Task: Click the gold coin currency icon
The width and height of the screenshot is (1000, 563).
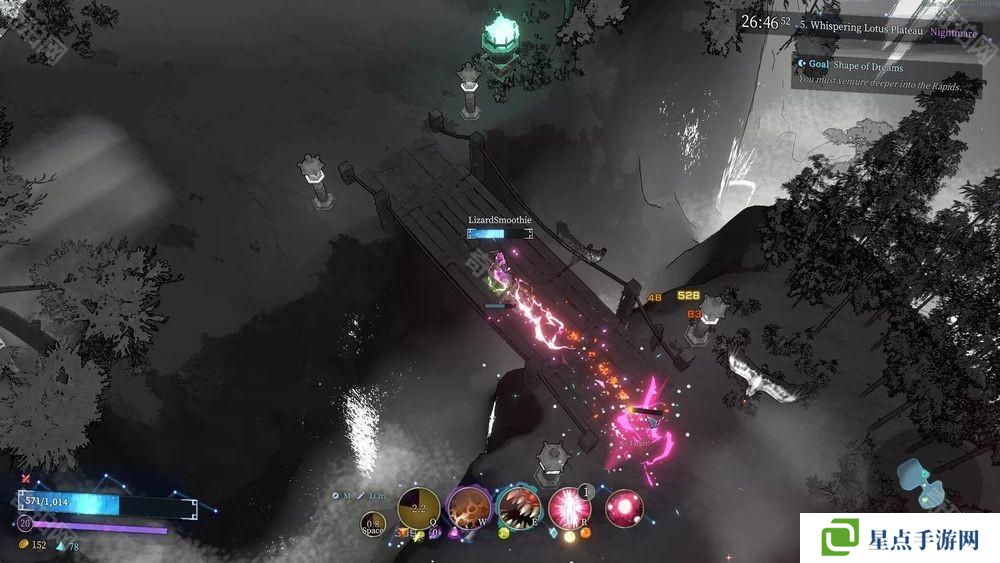Action: 24,545
